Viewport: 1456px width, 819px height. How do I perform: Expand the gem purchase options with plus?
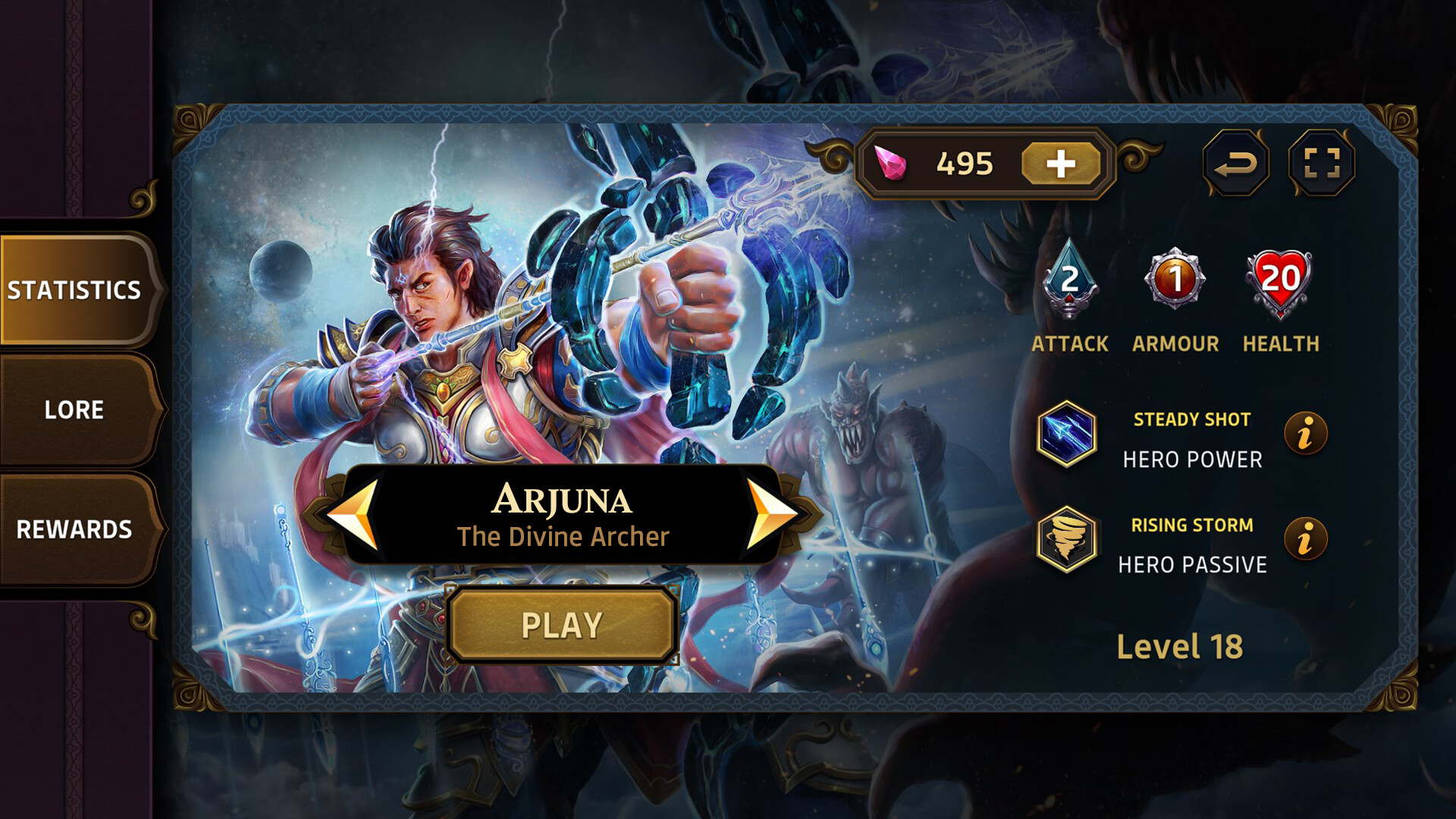point(1061,161)
